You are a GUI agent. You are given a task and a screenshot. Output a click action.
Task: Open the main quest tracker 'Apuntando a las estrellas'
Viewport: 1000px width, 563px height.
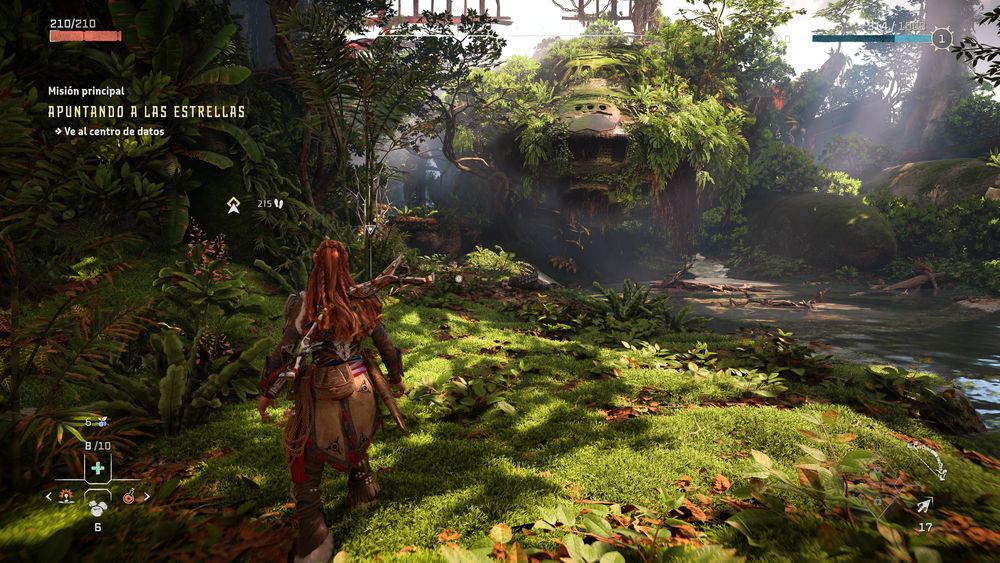coord(146,111)
